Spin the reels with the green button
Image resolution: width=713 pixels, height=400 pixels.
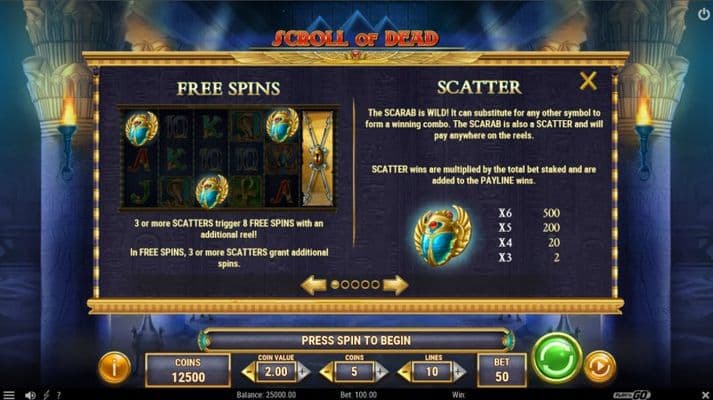click(557, 358)
